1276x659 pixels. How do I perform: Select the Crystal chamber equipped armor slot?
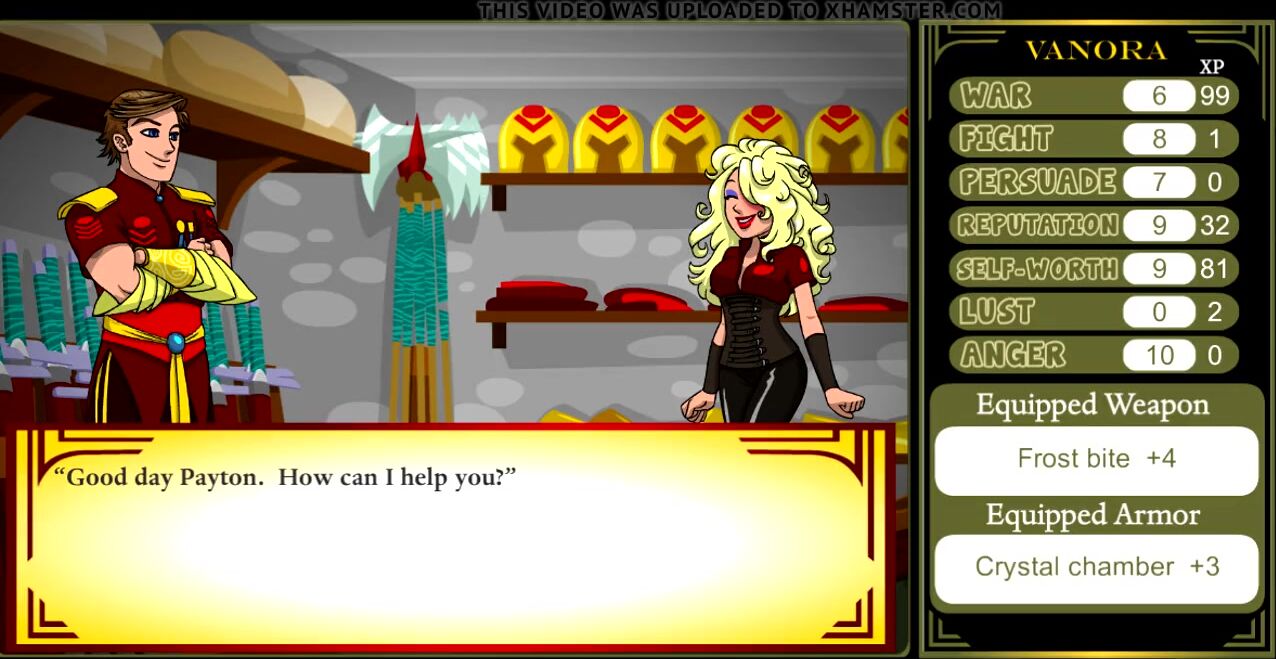1096,568
